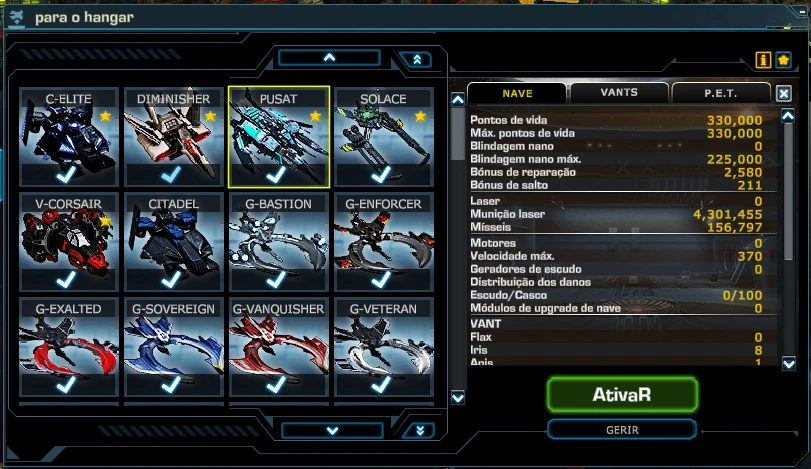811x469 pixels.
Task: Select the Pusat ship tile
Action: [x=278, y=137]
